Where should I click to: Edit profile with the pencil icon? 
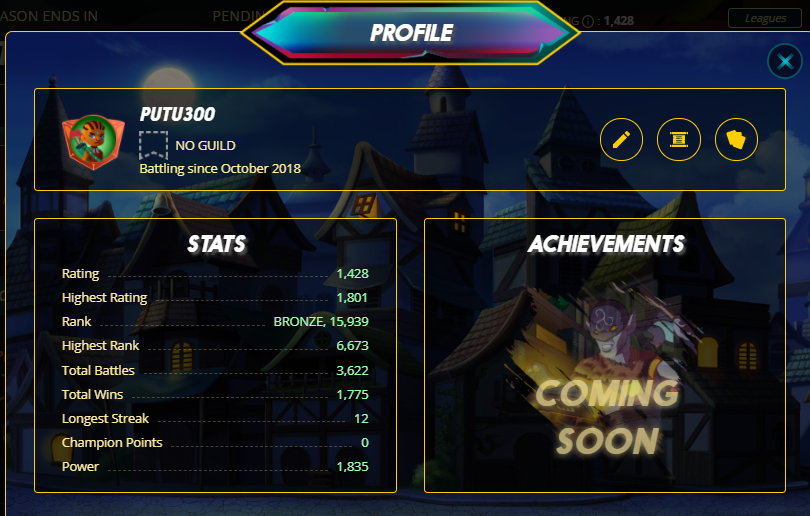tap(621, 139)
